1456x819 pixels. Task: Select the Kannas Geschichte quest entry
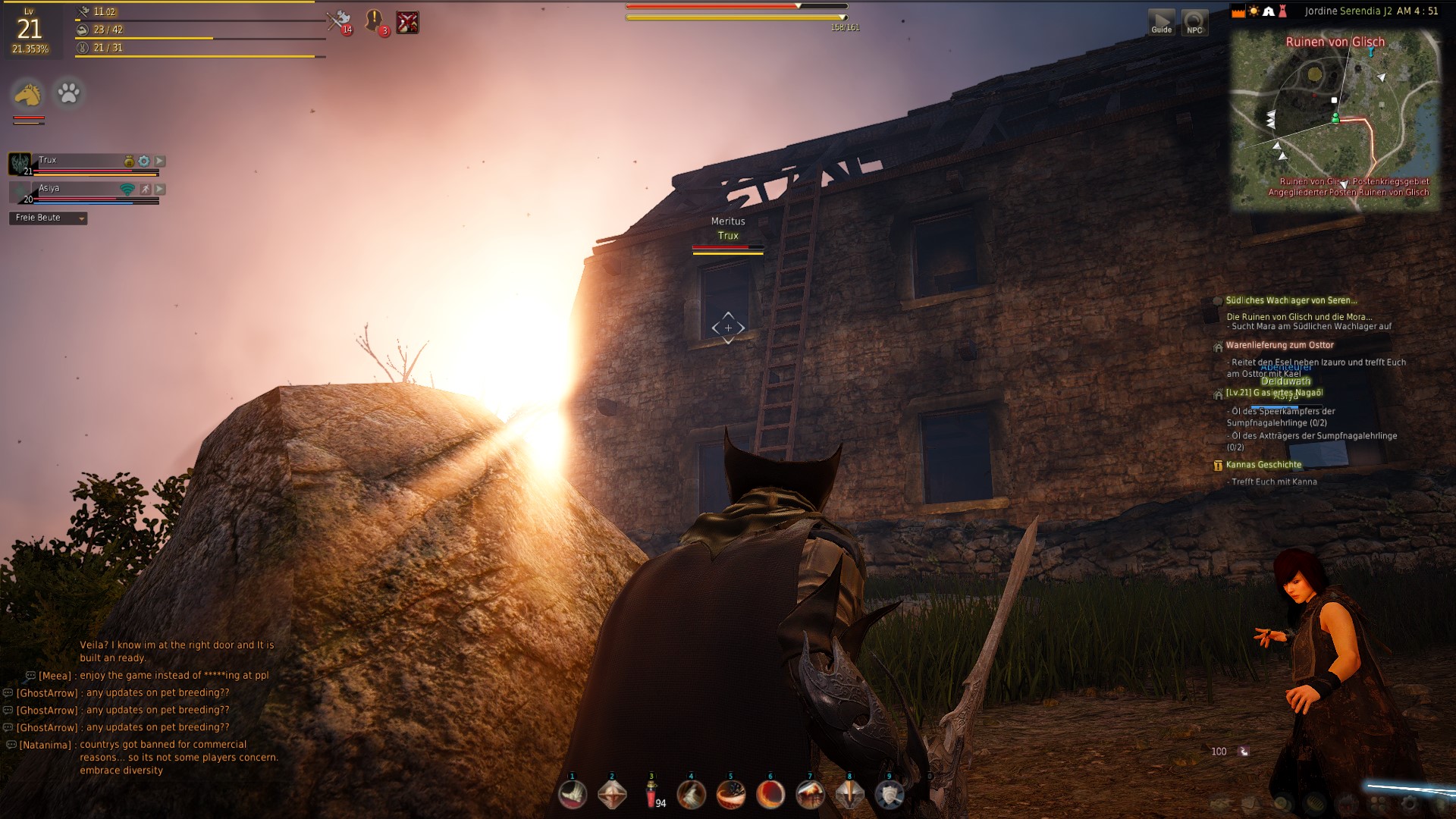point(1263,465)
